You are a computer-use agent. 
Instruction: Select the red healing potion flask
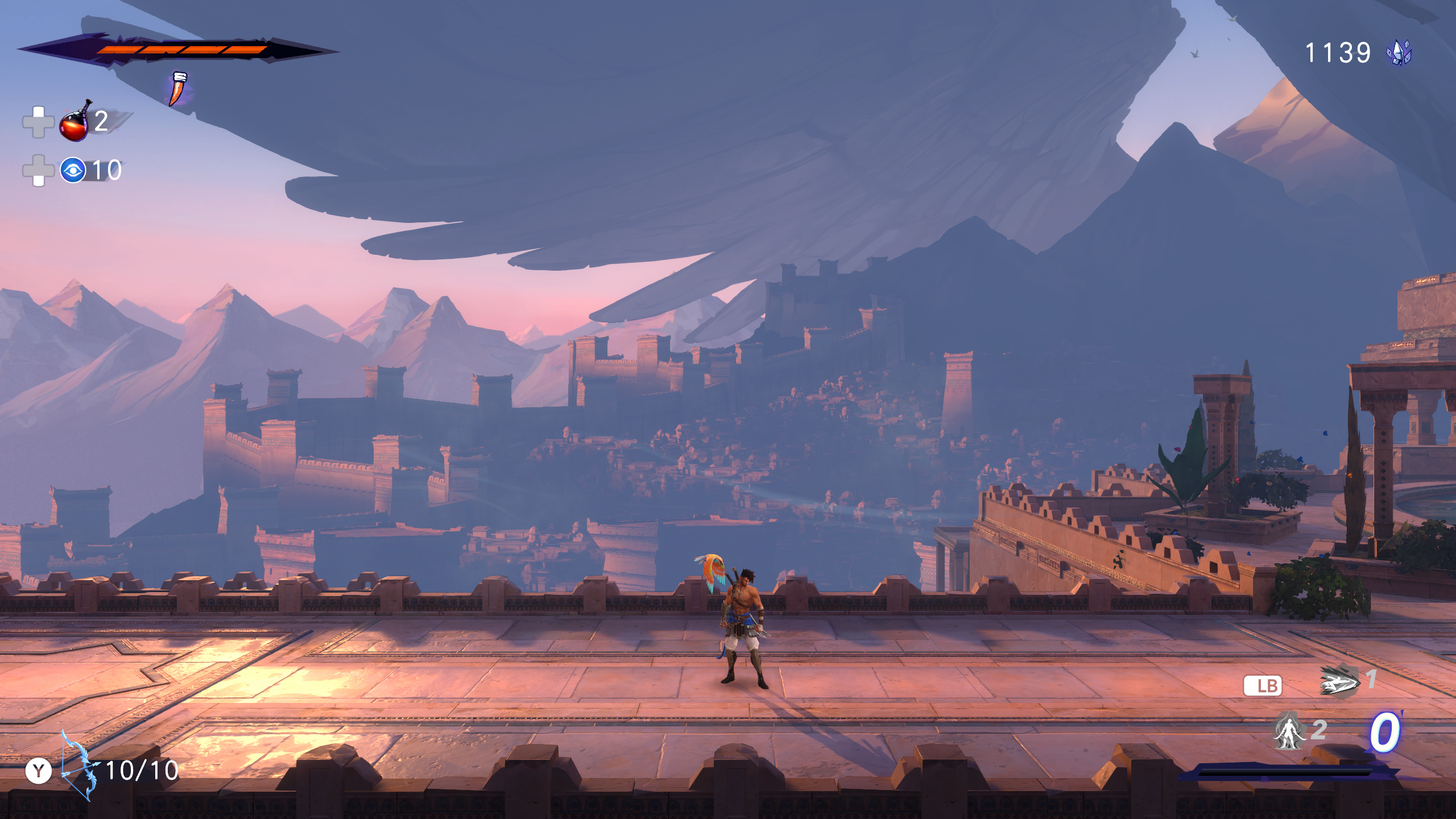[75, 122]
